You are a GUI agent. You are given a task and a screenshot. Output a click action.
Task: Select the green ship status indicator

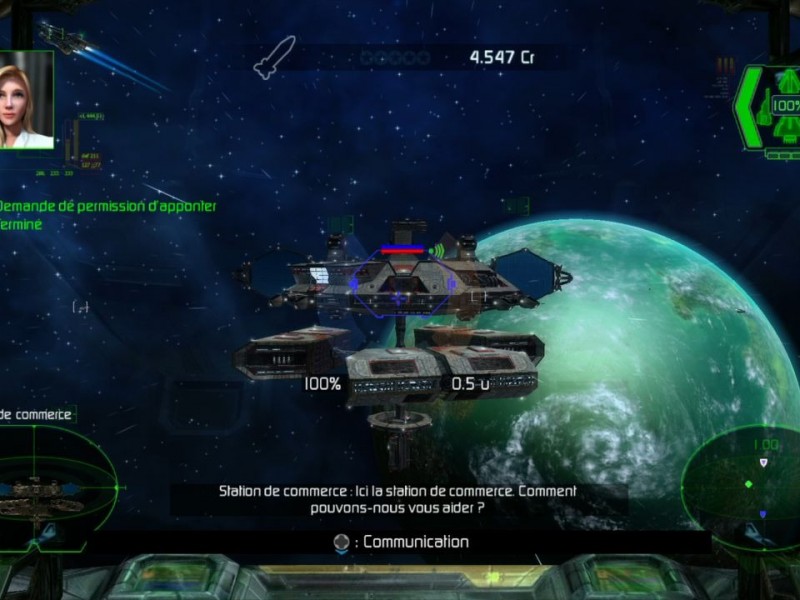[768, 108]
